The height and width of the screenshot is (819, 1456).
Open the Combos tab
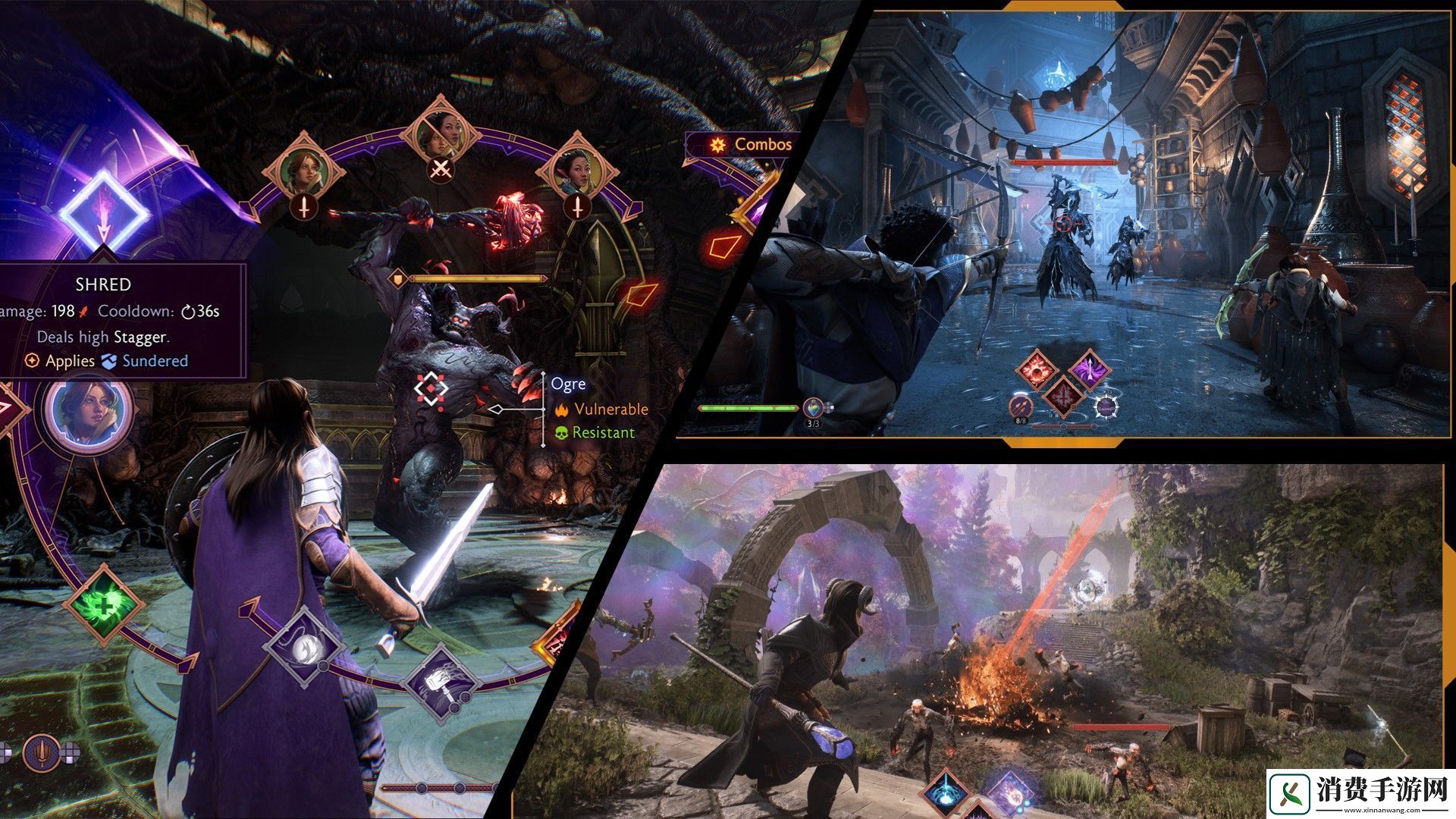coord(751,144)
